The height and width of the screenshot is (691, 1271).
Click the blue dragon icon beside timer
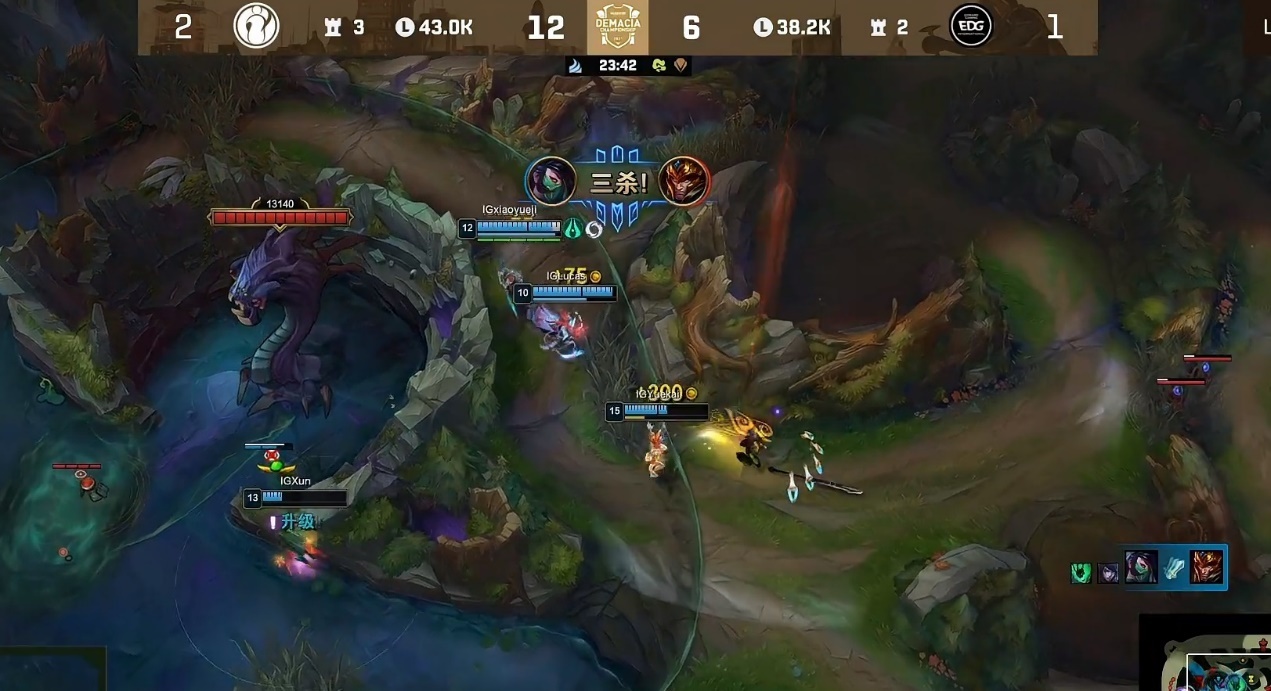point(575,66)
